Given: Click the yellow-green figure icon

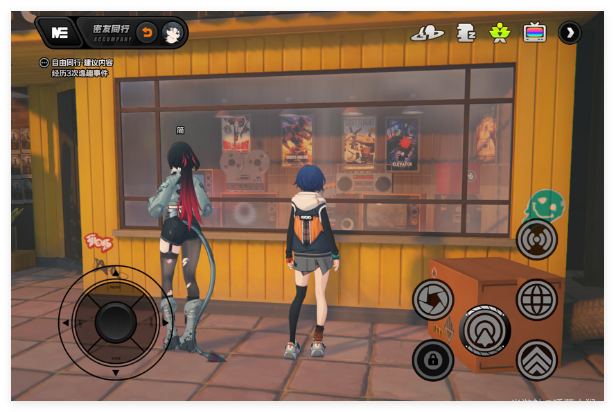Looking at the screenshot, I should [x=499, y=33].
